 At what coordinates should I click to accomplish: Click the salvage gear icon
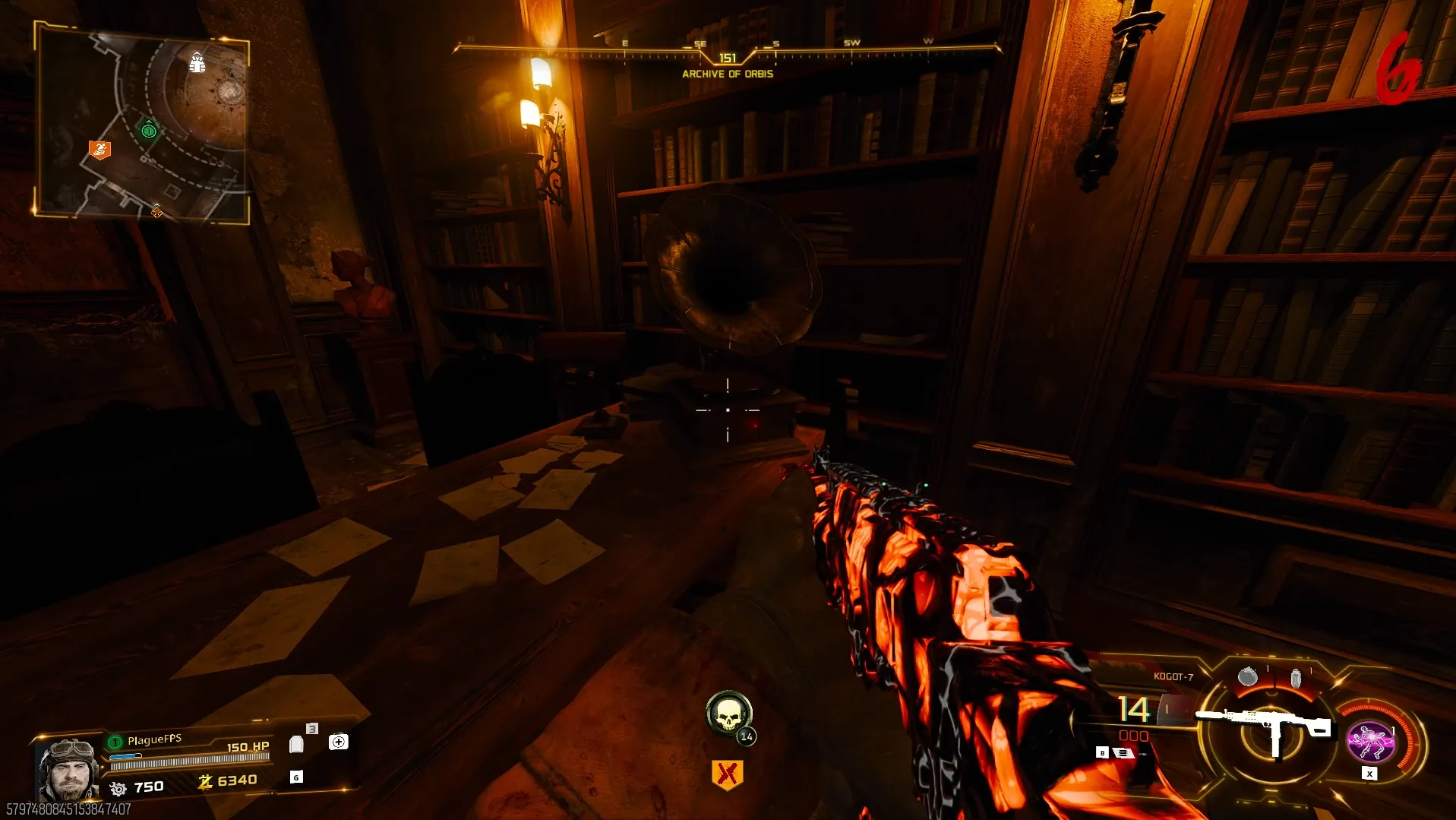click(118, 788)
